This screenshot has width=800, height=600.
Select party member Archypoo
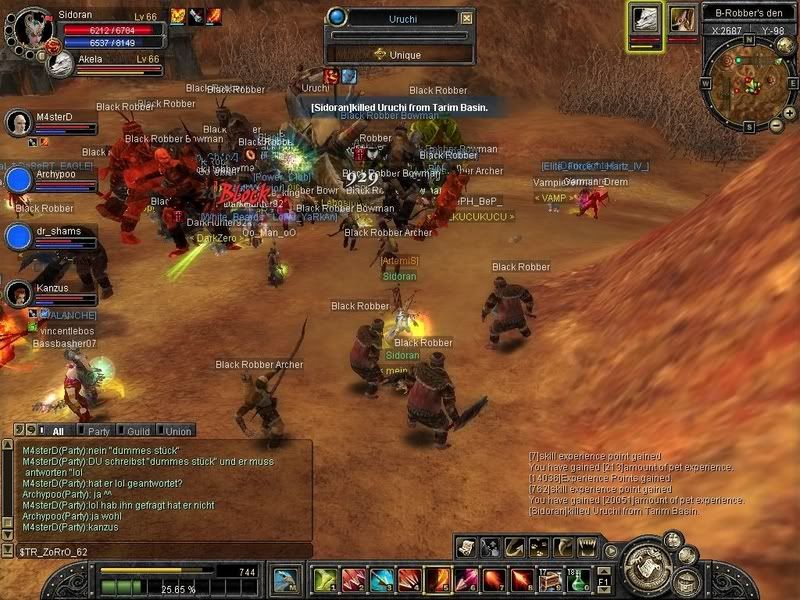coord(19,180)
